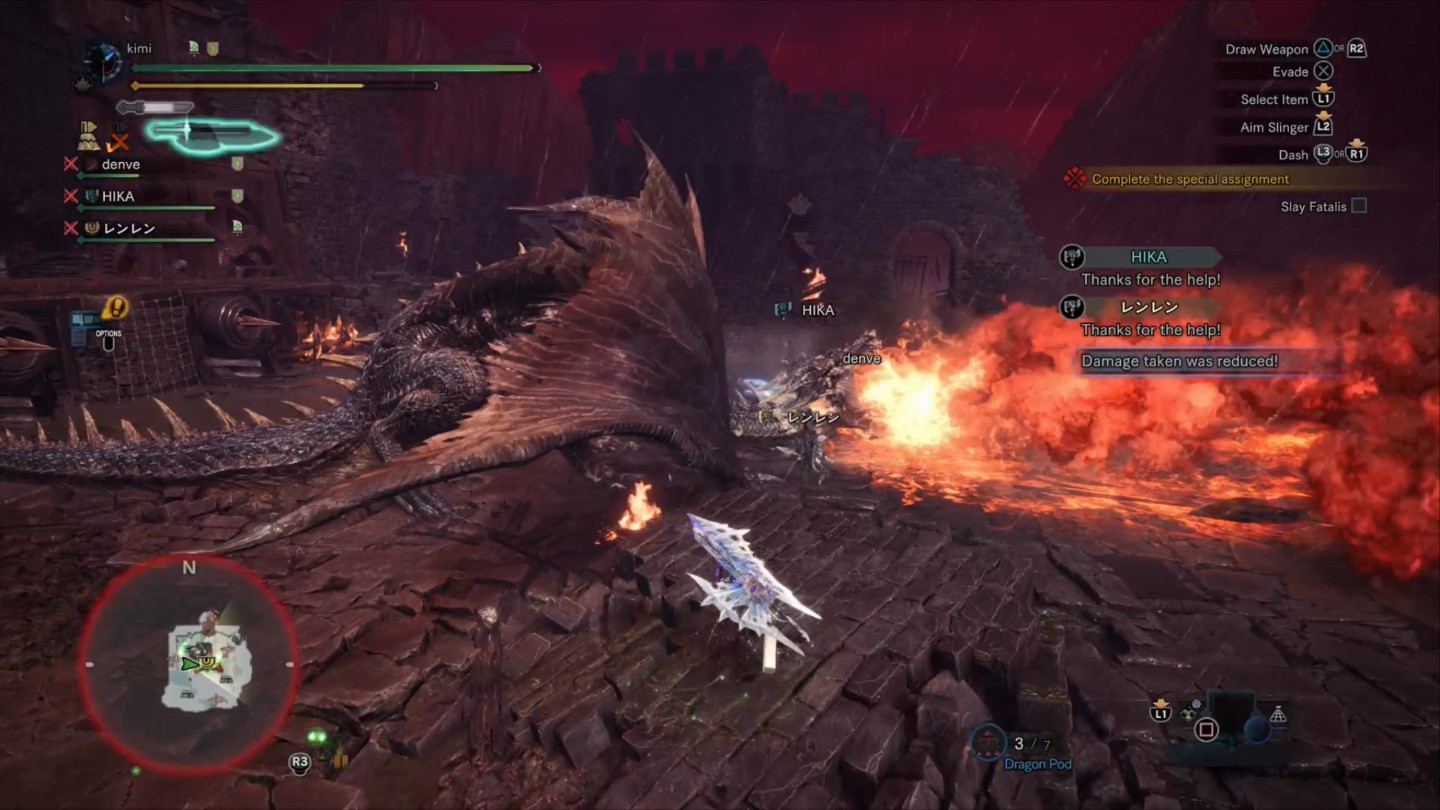Click the gold armor buff status icon

[90, 135]
